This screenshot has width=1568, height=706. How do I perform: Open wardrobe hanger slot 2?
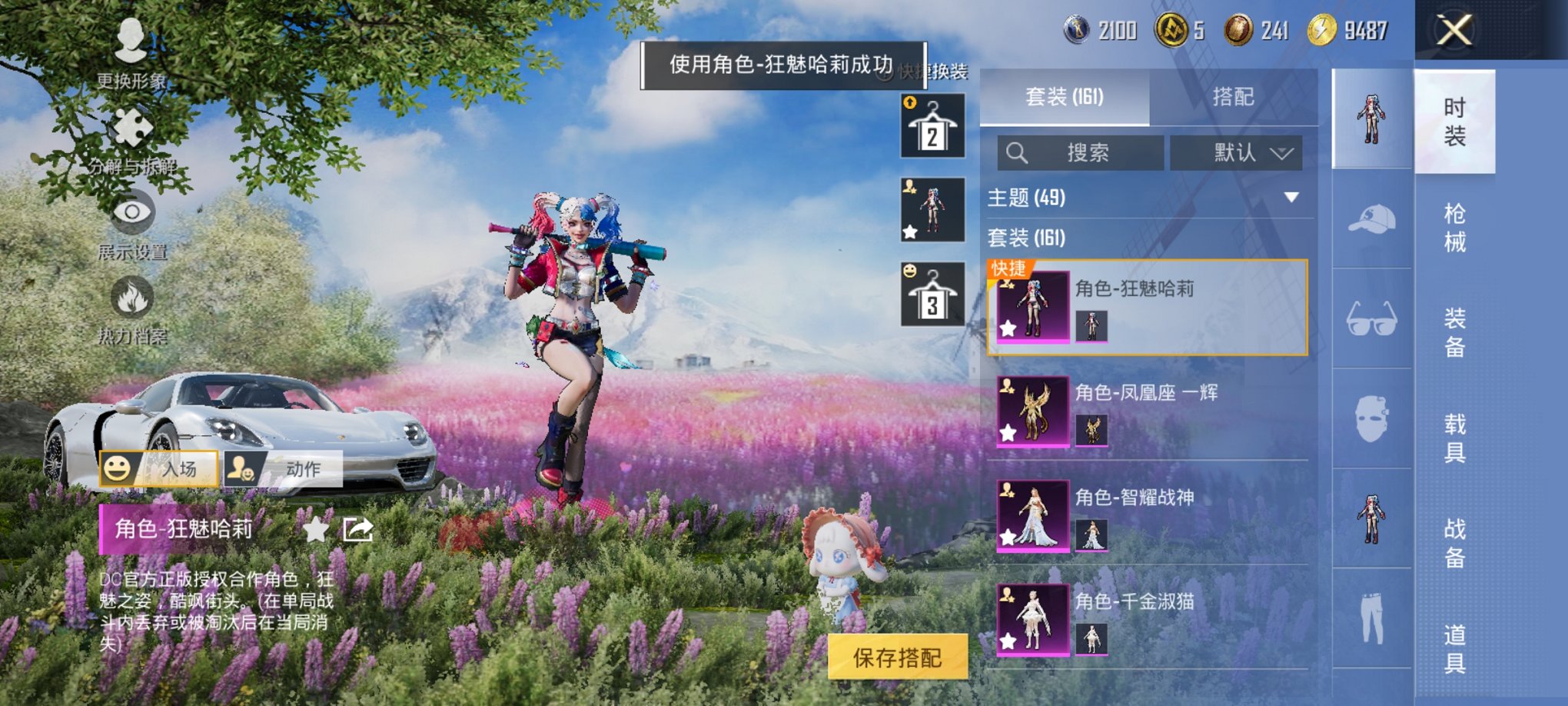[x=932, y=125]
